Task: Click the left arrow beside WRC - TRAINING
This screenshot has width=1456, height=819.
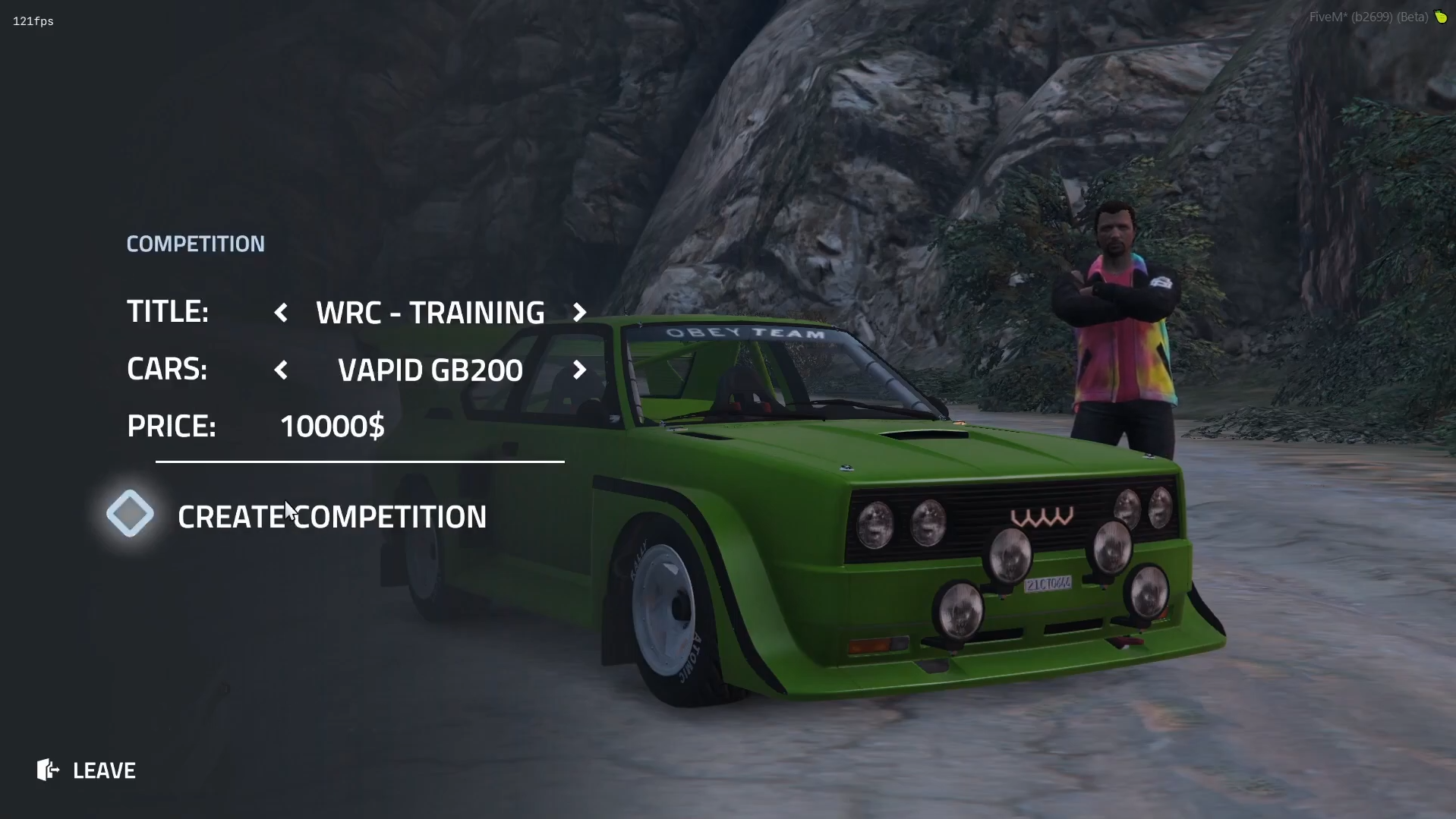Action: point(282,312)
